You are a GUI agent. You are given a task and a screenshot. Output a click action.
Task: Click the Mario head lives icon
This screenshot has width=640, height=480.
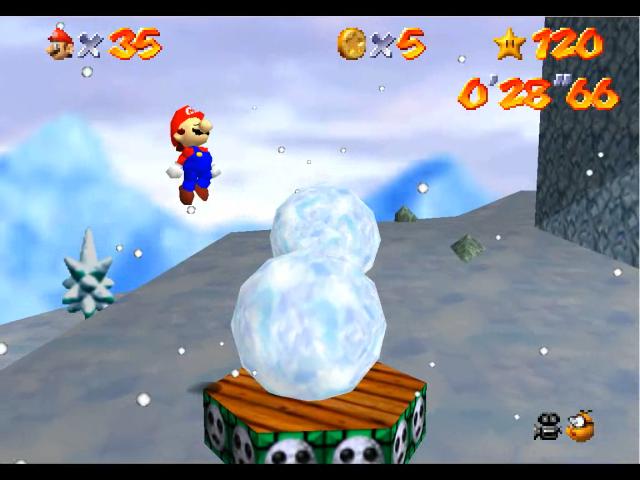tap(60, 43)
